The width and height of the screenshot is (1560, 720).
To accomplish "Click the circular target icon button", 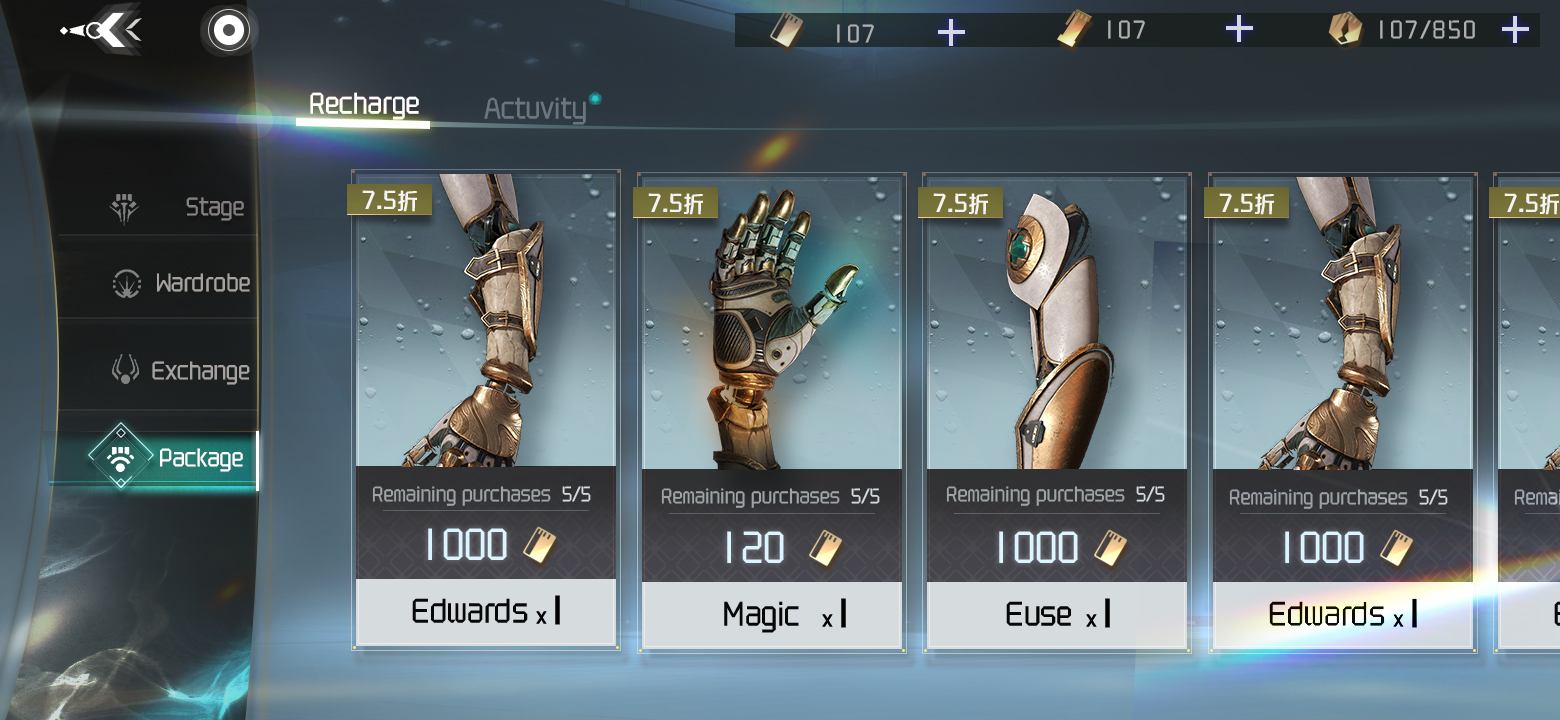I will pos(228,31).
